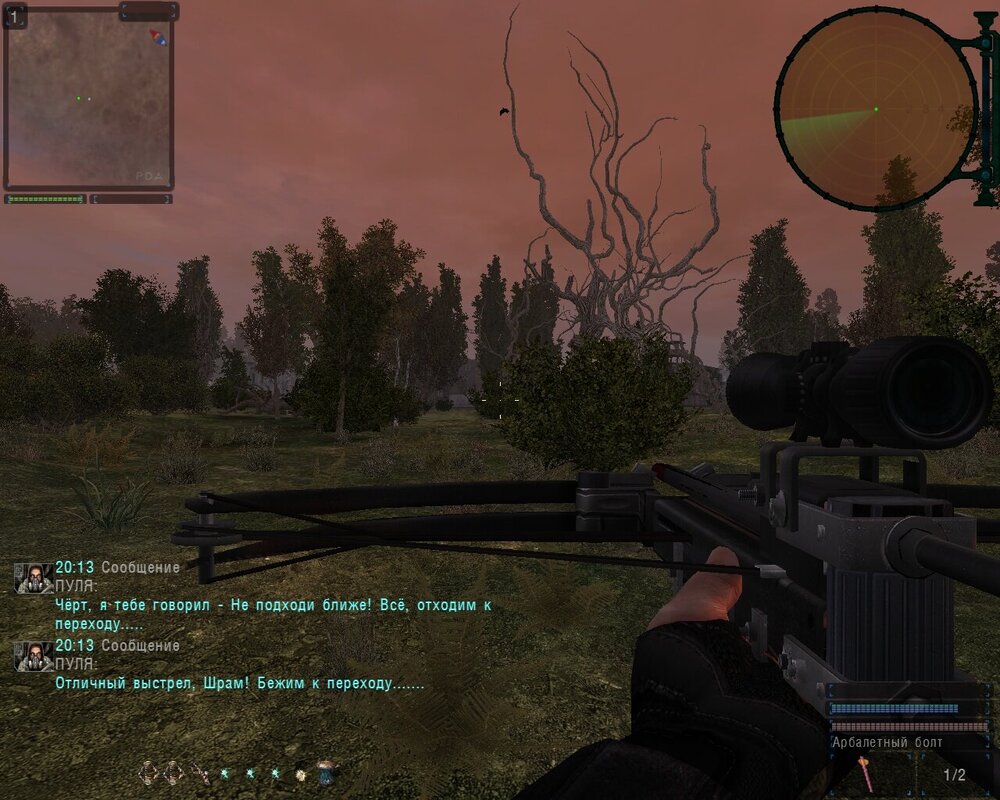The width and height of the screenshot is (1000, 800).
Task: Choose the yellow glowing artifact icon
Action: (x=300, y=773)
